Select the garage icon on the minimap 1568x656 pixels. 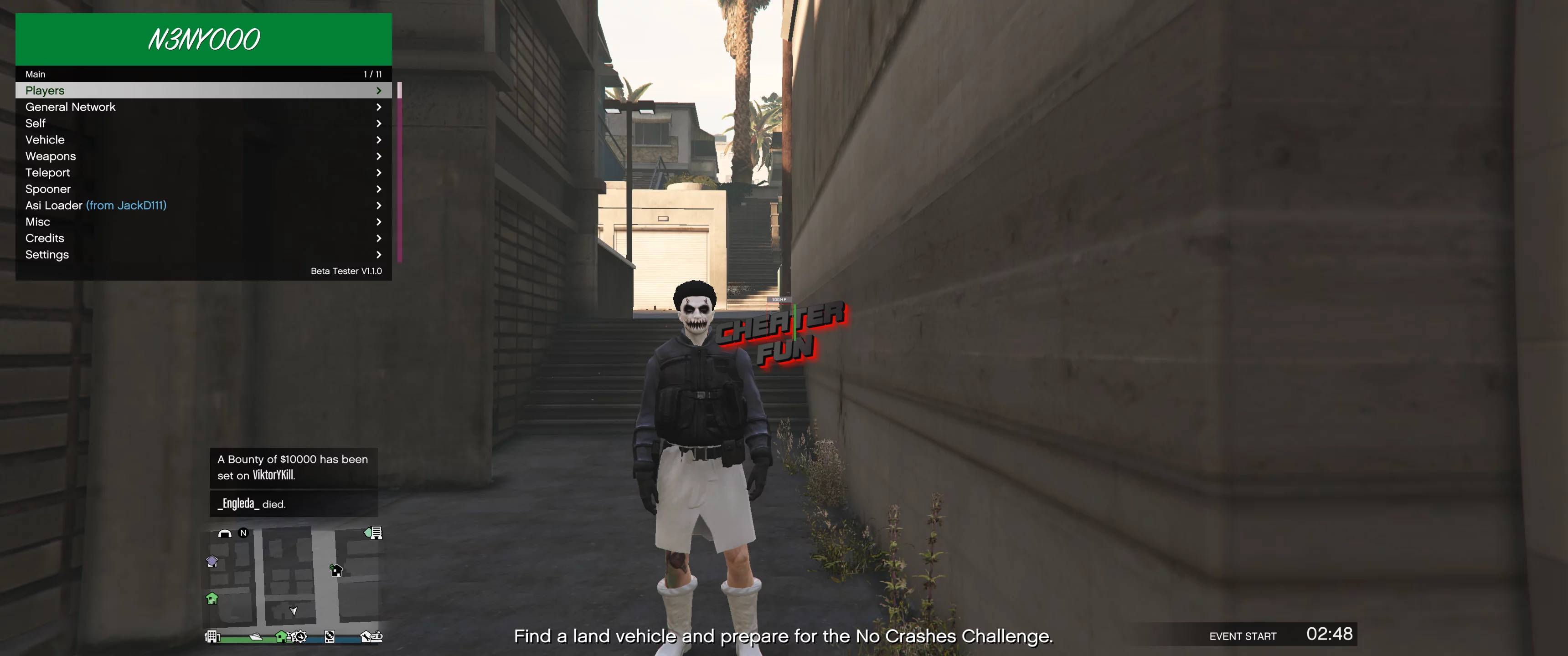coord(225,534)
